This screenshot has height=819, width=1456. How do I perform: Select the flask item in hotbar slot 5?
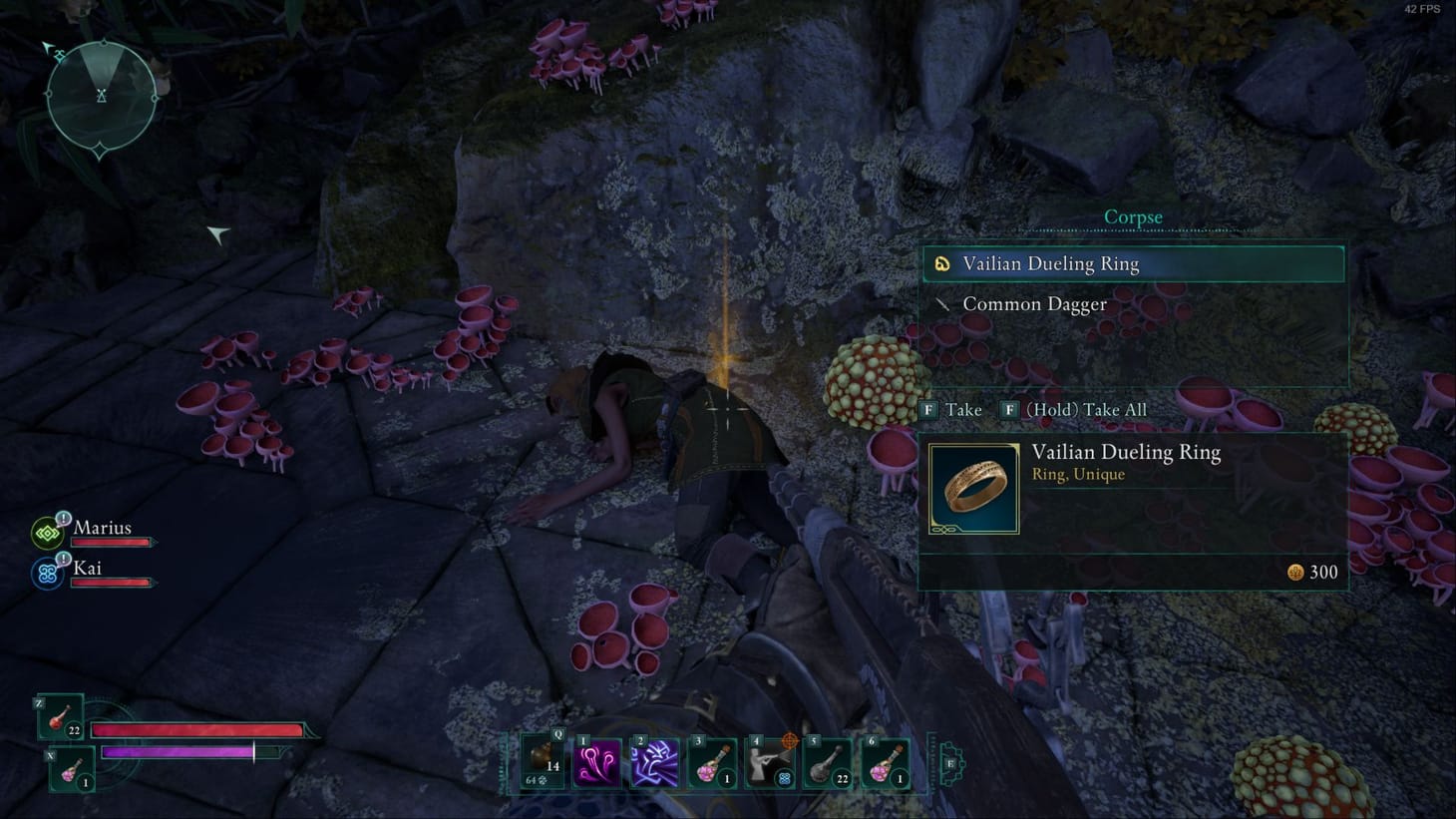click(829, 763)
